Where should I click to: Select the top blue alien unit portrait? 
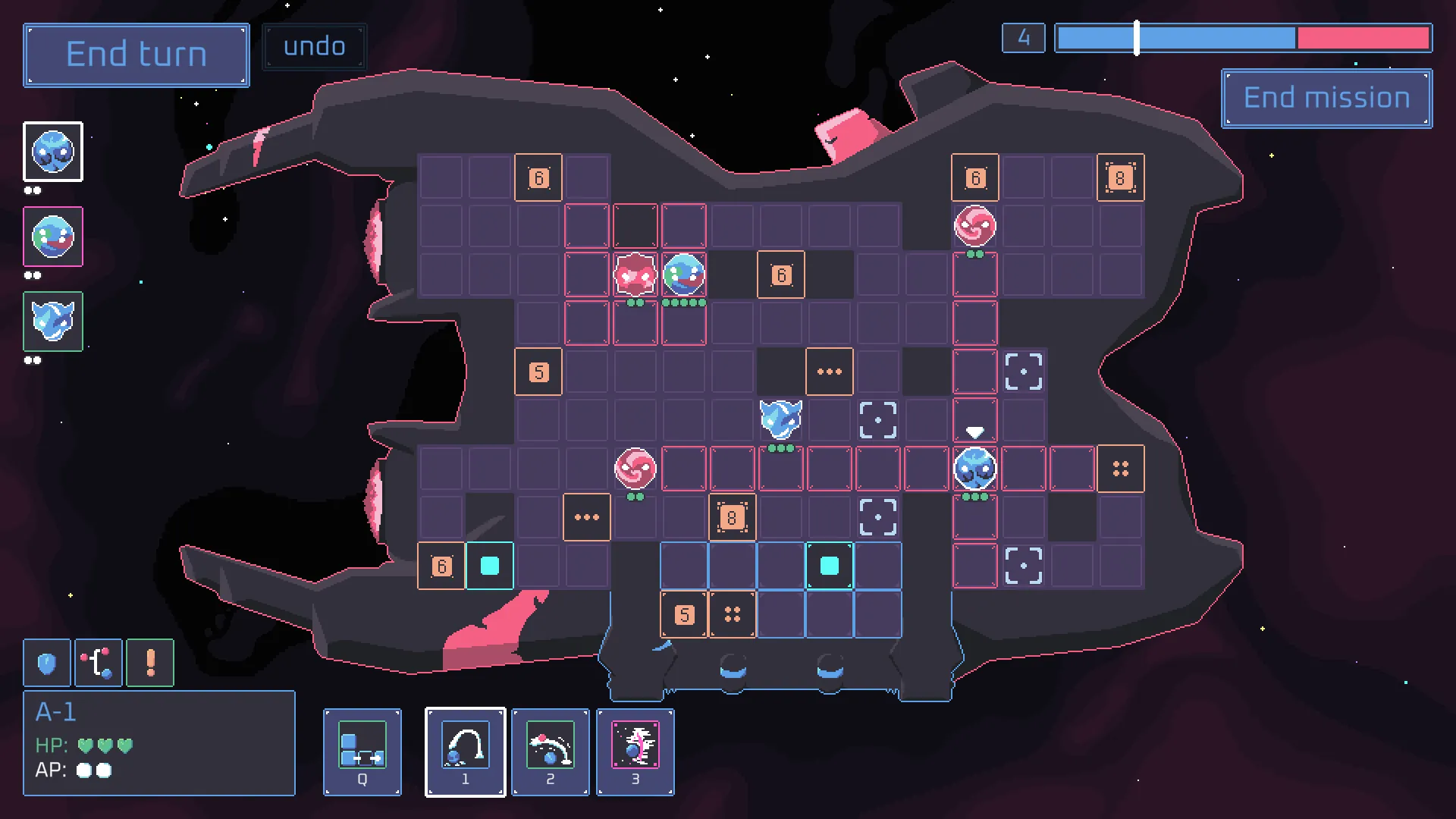(x=53, y=152)
